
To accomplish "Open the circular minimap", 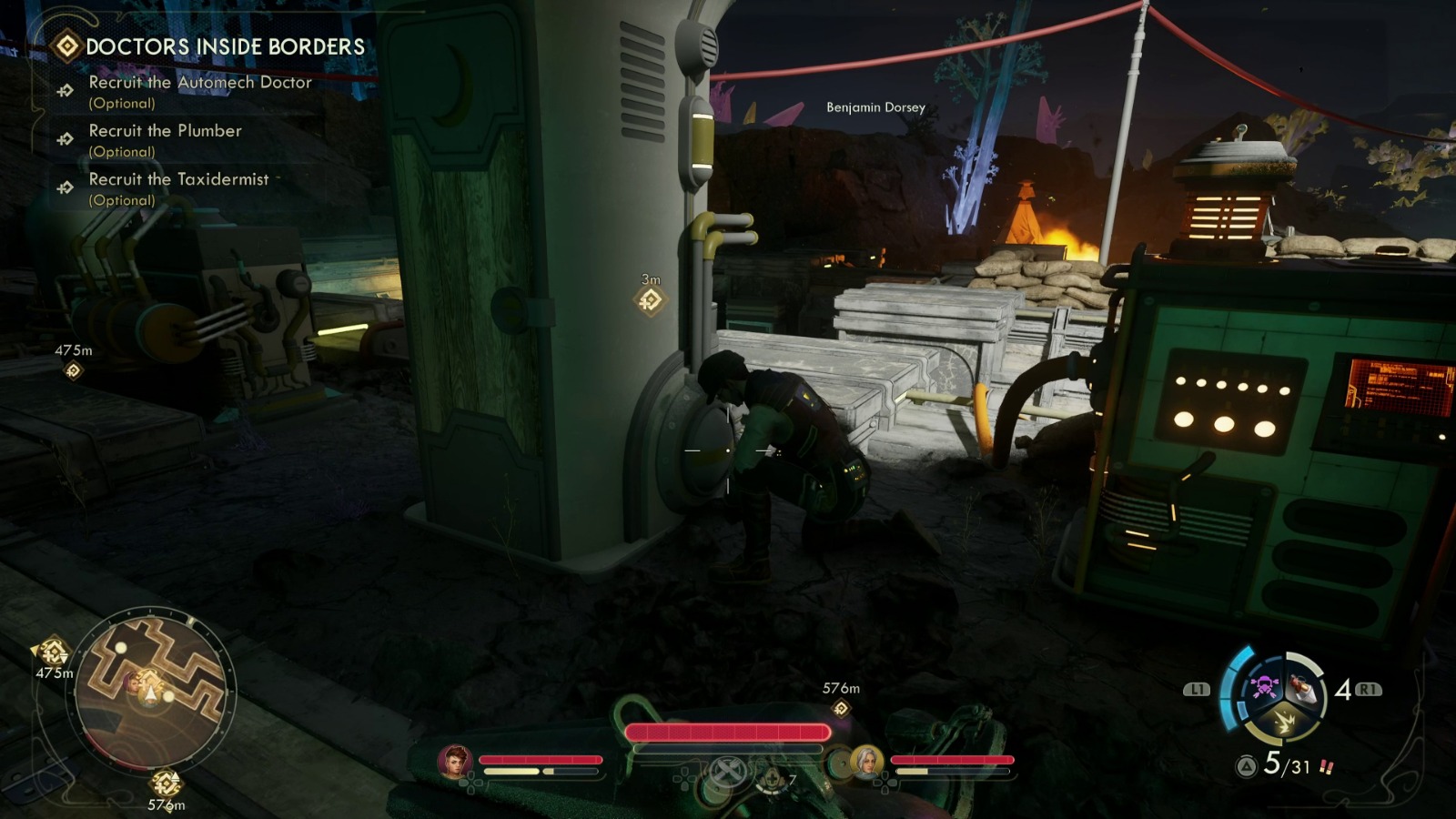I will pos(152,690).
